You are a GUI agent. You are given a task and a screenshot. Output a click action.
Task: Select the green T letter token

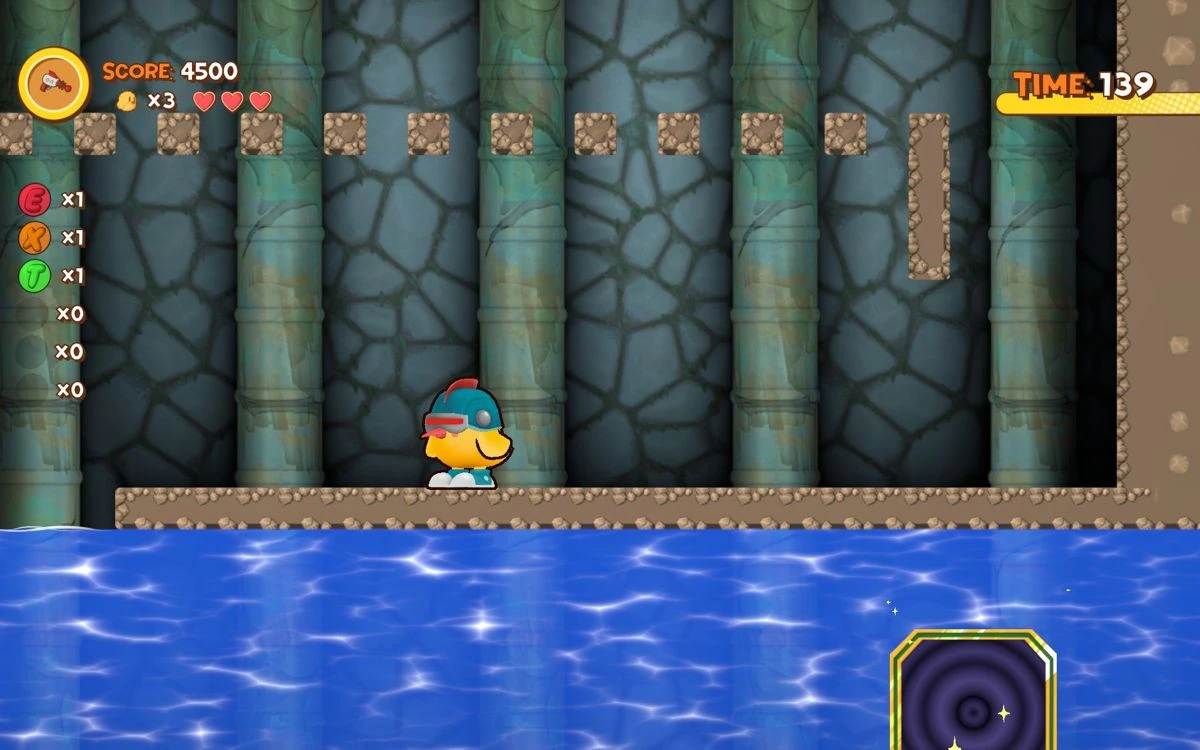pos(34,276)
